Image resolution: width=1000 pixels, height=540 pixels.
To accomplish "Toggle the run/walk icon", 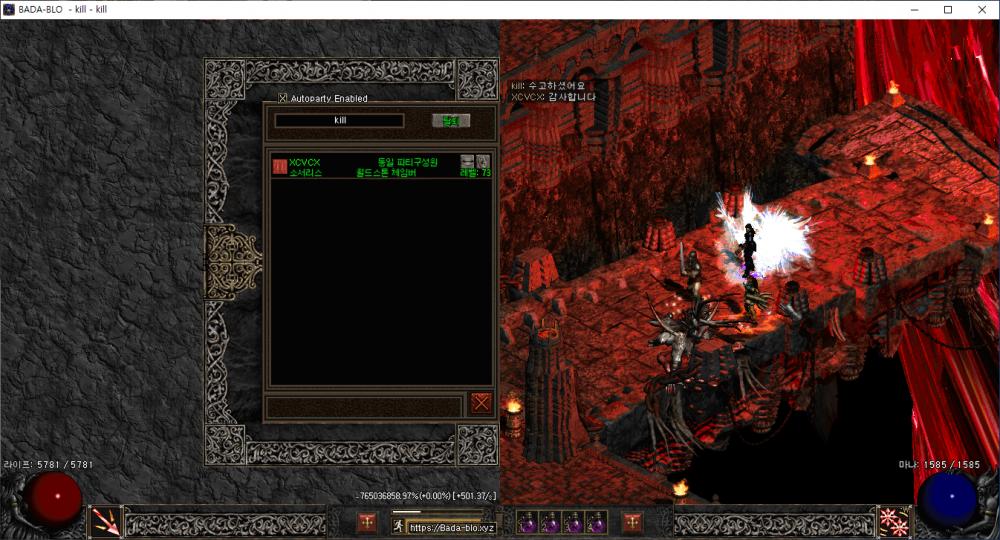I will (x=398, y=526).
